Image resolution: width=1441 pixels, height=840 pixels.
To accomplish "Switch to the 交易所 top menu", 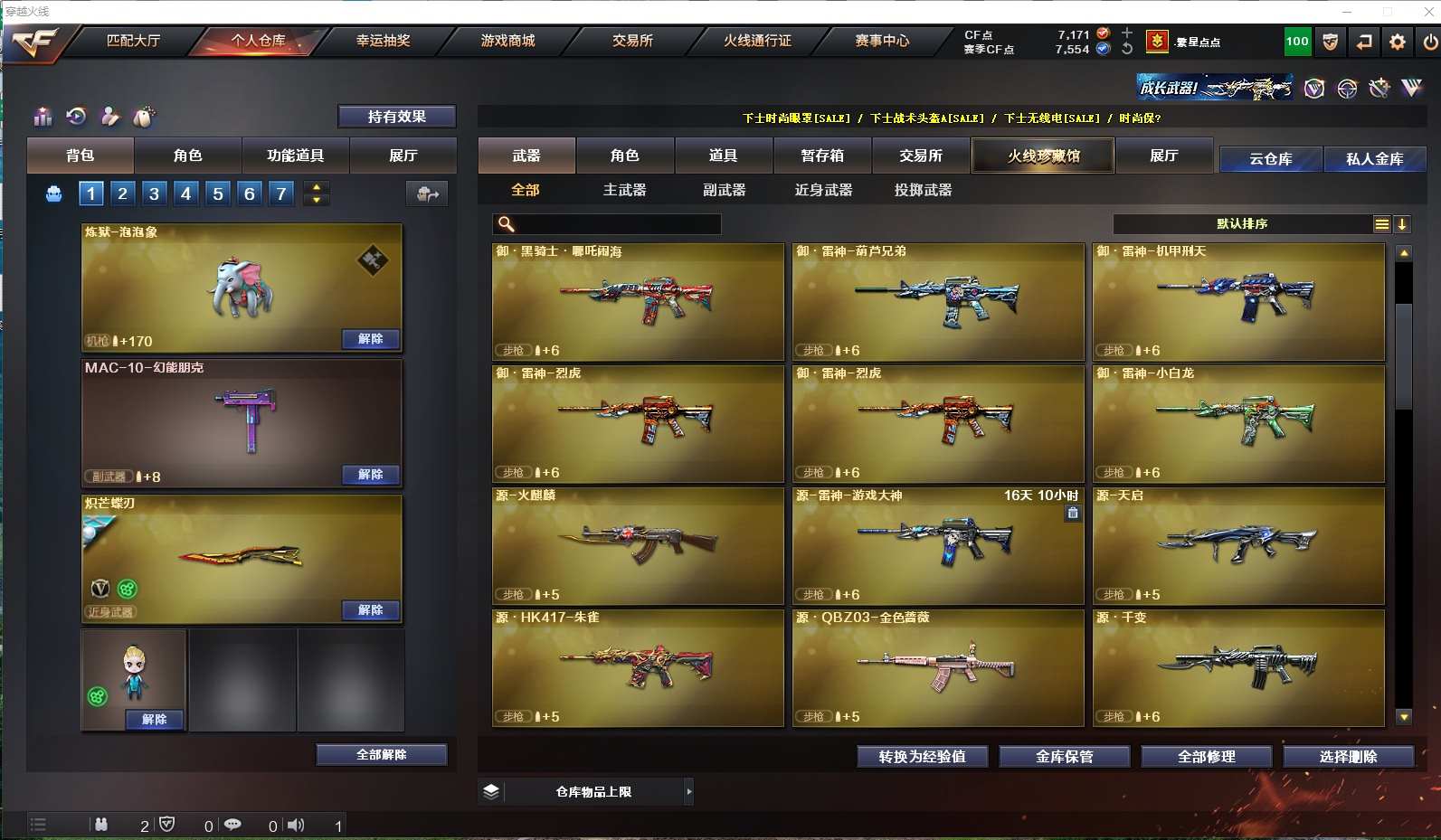I will pyautogui.click(x=632, y=41).
